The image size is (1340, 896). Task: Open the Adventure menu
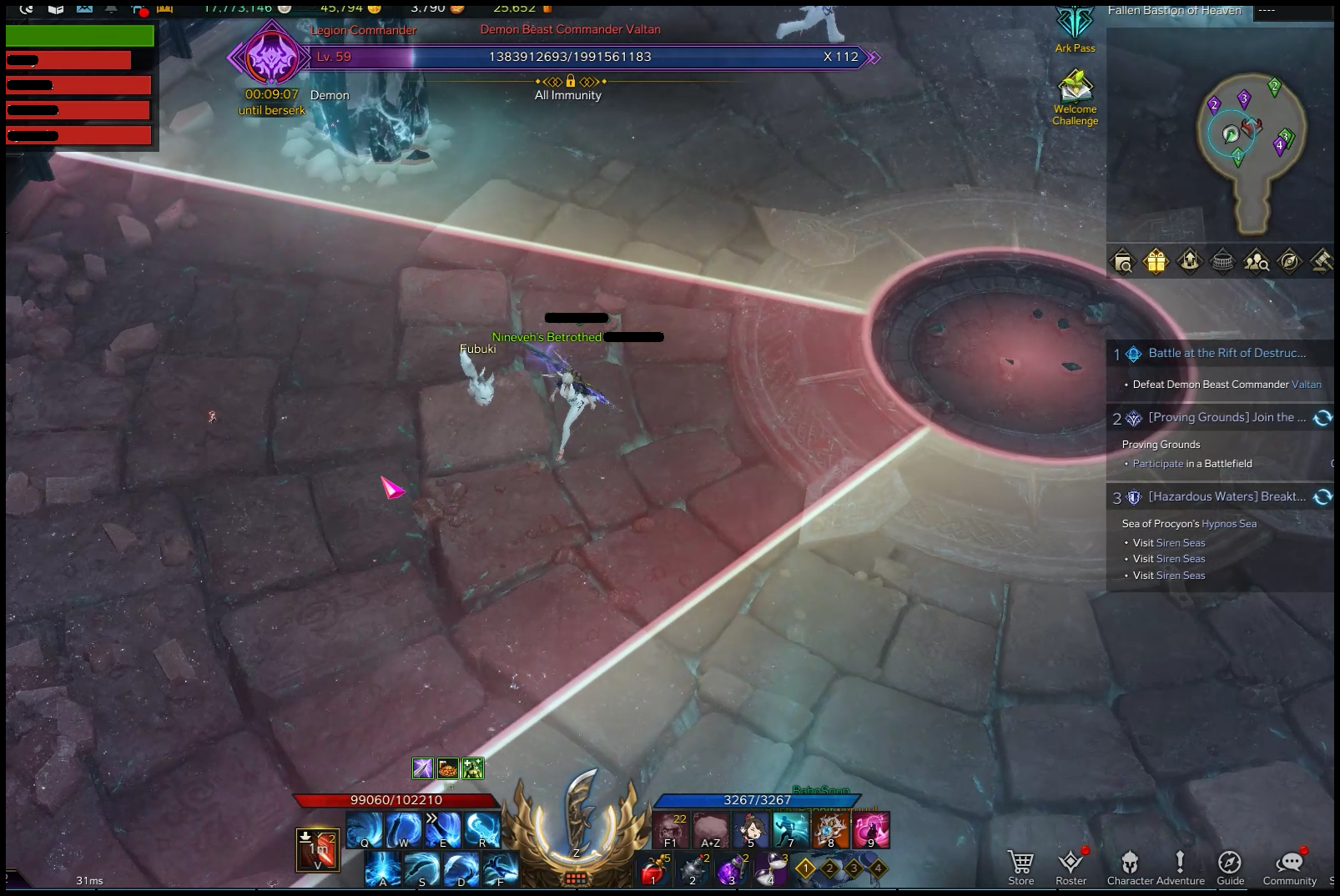coord(1180,866)
